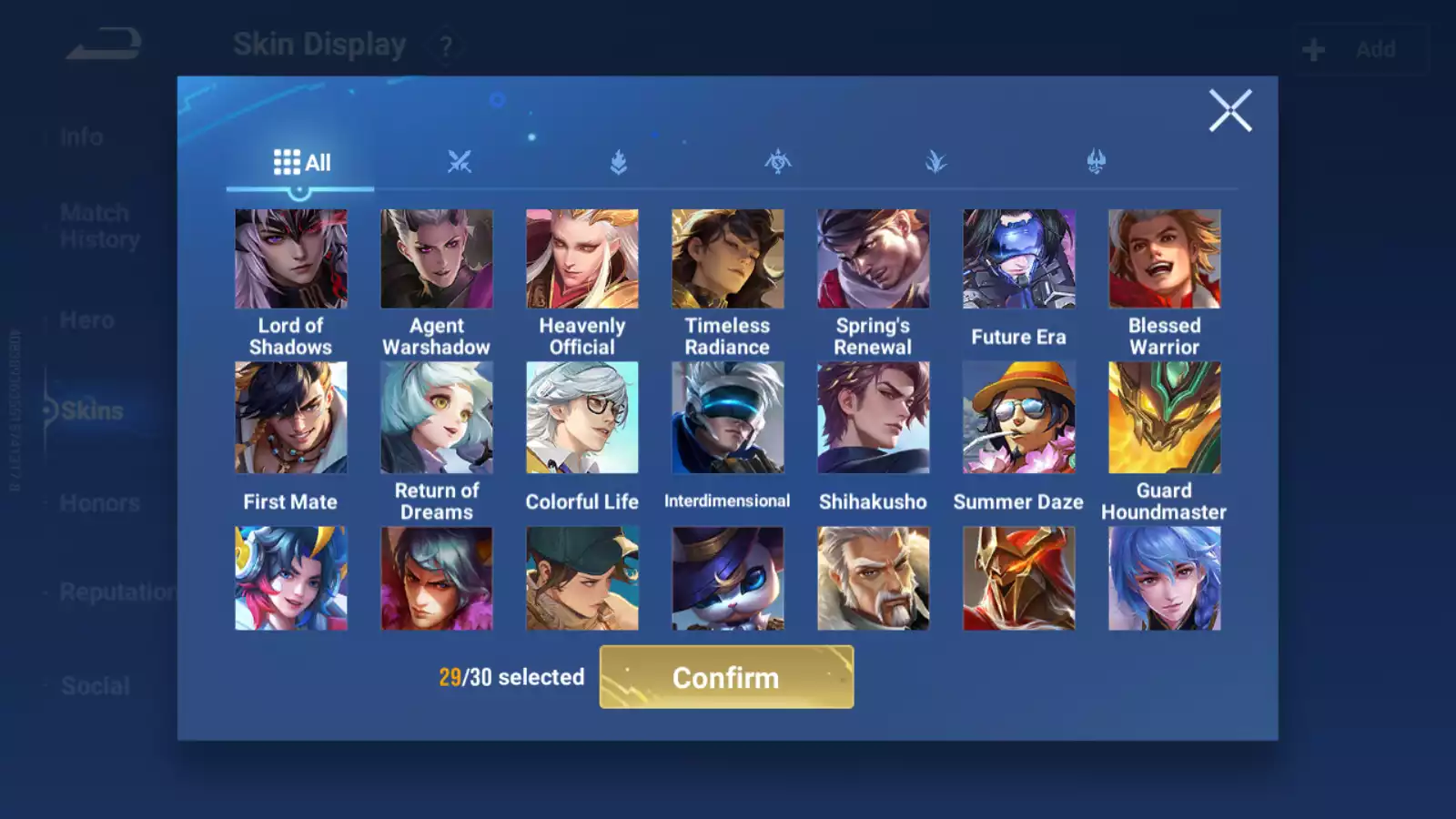The image size is (1456, 819).
Task: Filter skins by crossed swords class tab
Action: (x=460, y=163)
